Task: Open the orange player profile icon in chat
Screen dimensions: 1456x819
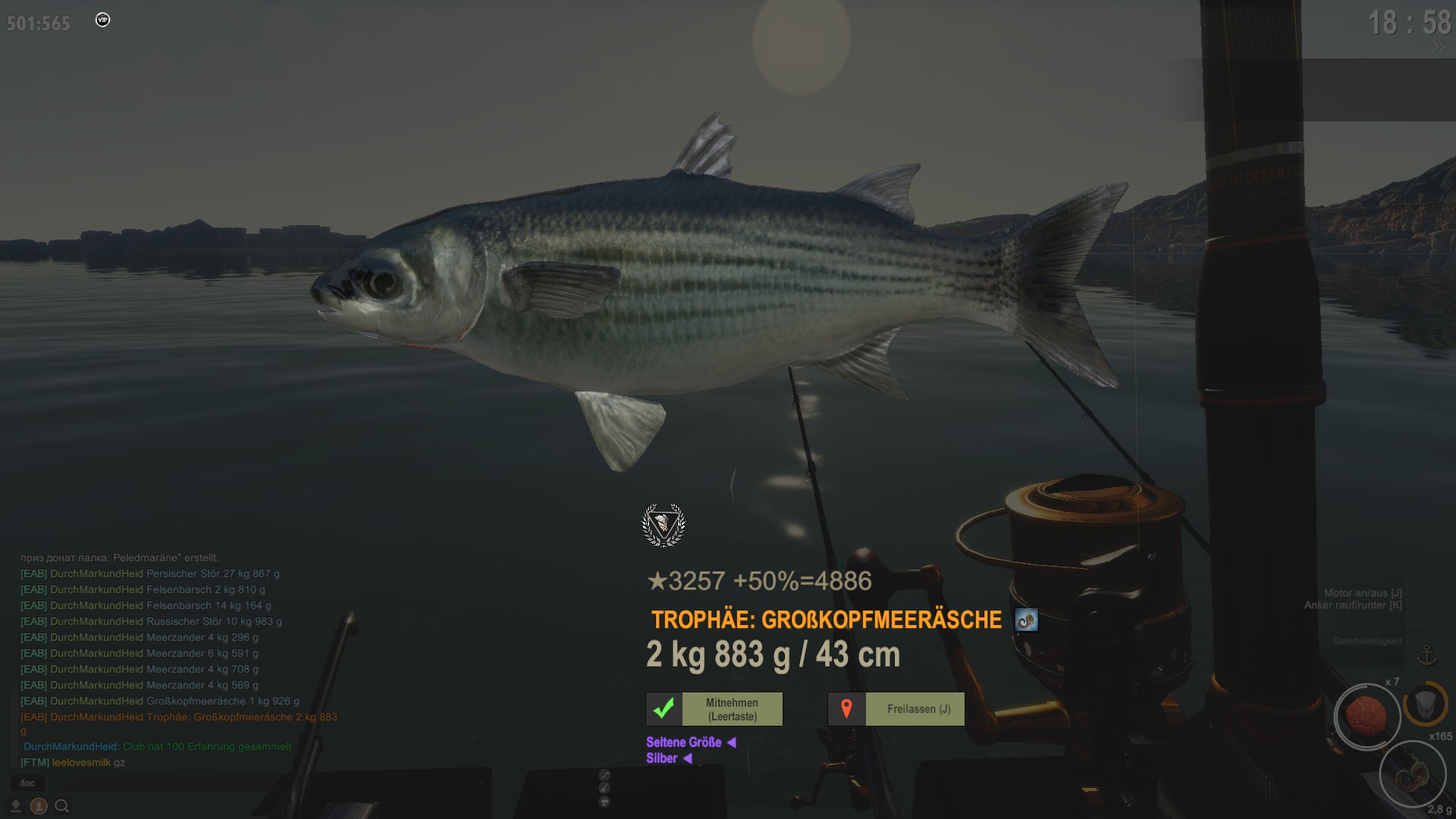Action: (39, 806)
